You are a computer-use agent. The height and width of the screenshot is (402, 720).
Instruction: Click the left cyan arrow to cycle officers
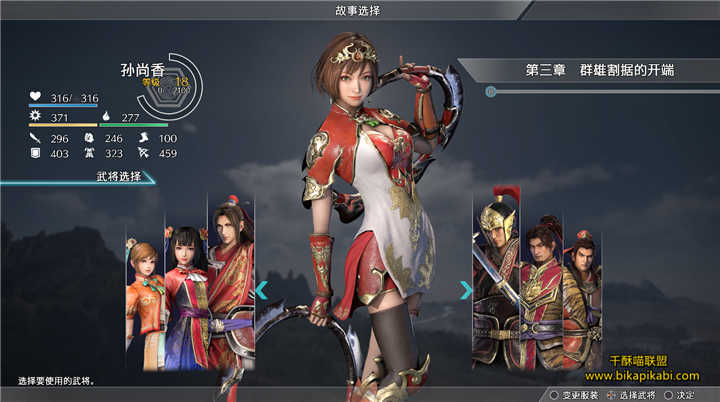pos(261,290)
